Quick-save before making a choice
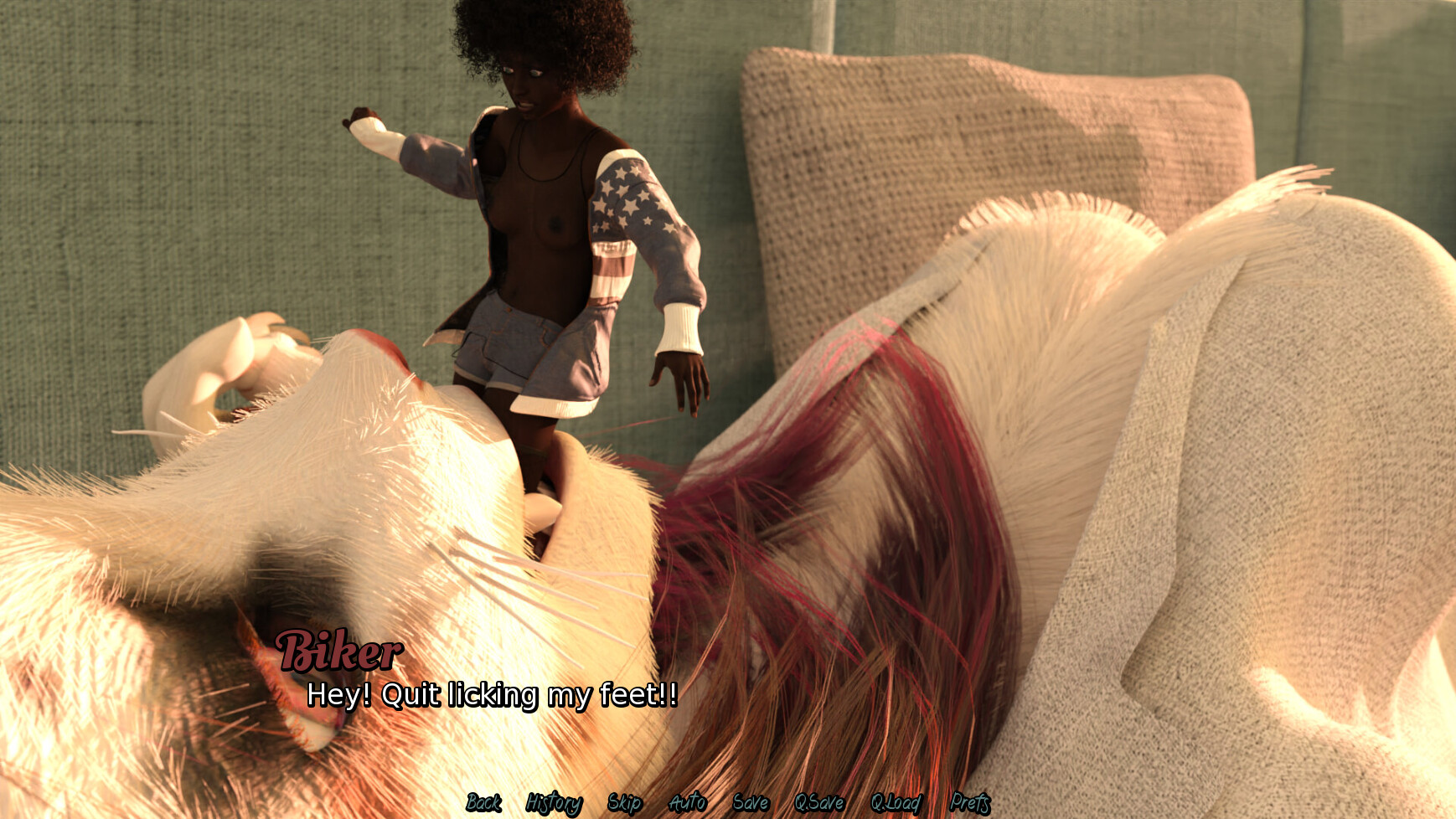 [819, 802]
